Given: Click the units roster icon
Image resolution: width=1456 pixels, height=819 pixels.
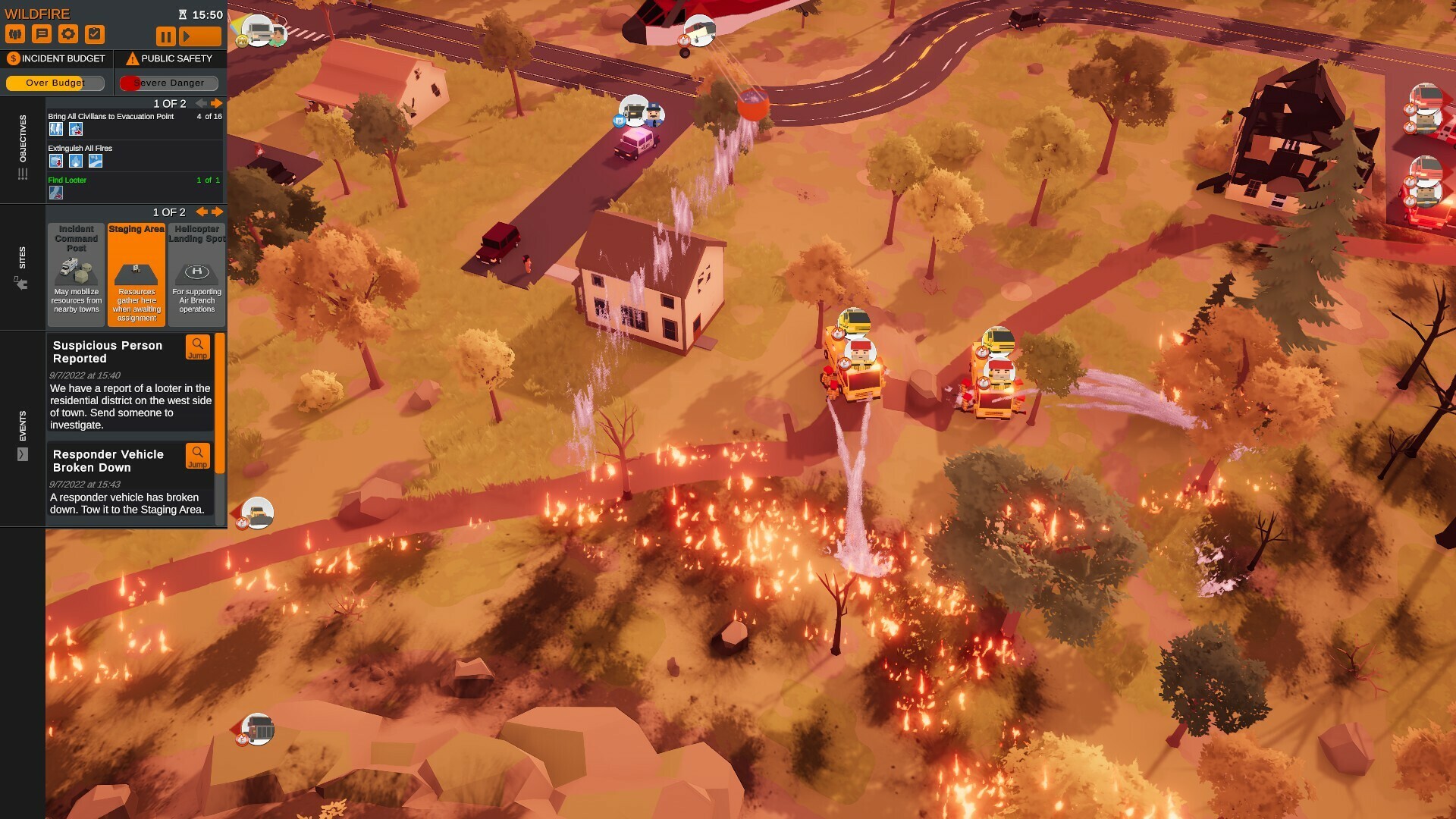Looking at the screenshot, I should tap(16, 33).
